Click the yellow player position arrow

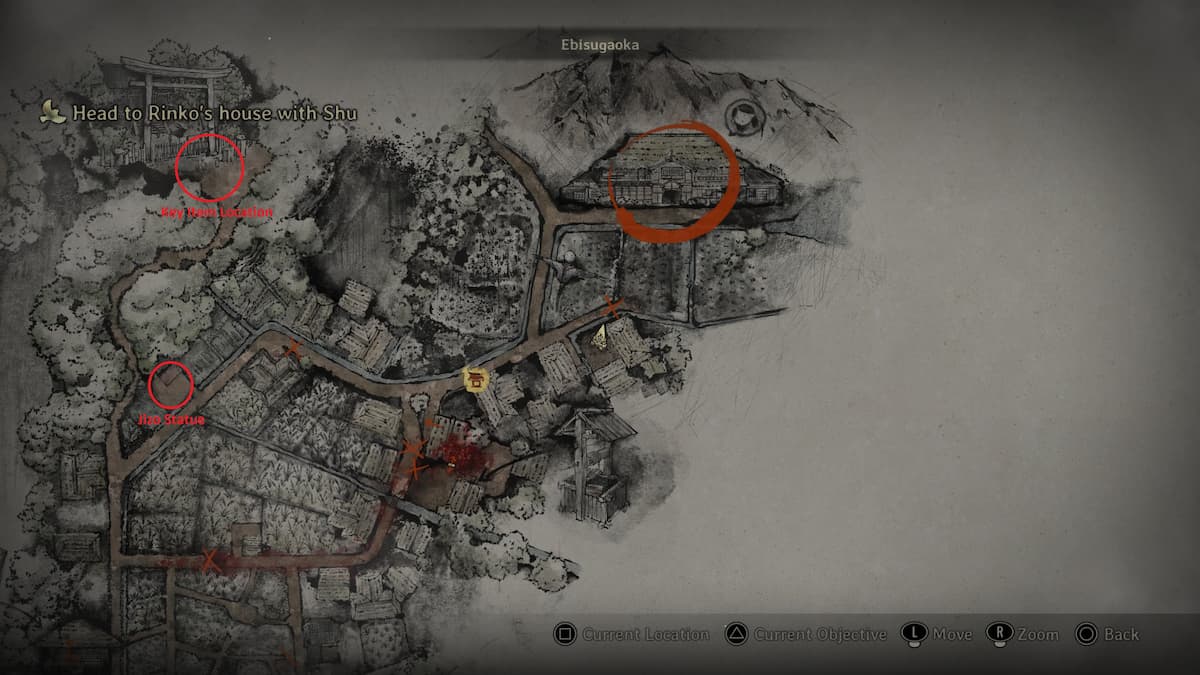click(602, 337)
